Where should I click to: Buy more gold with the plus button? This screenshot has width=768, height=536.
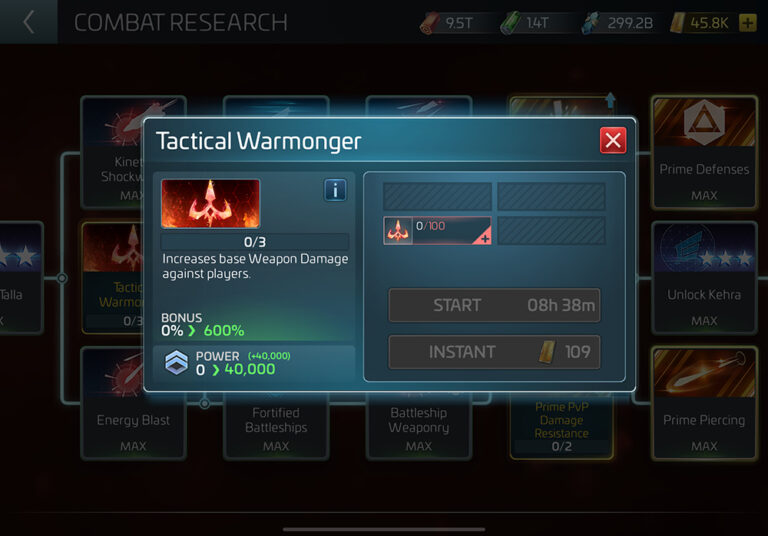(747, 22)
